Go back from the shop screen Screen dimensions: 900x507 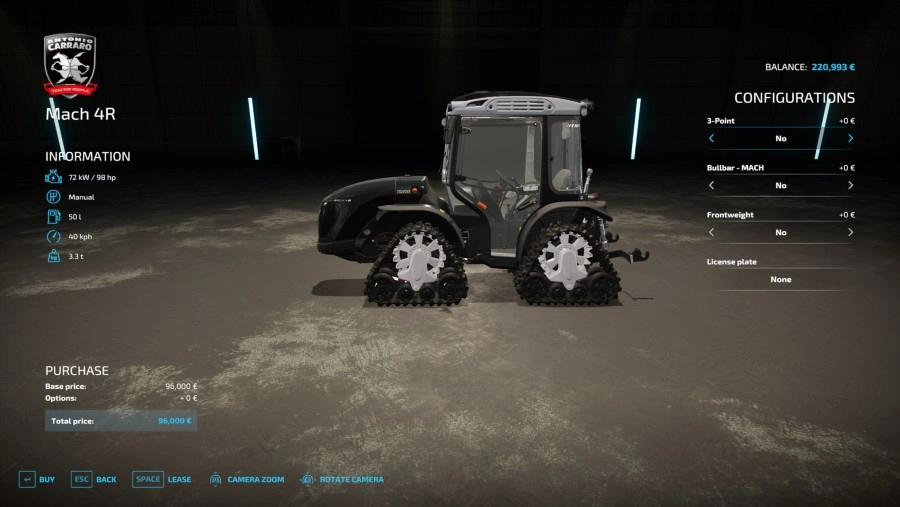pyautogui.click(x=94, y=480)
